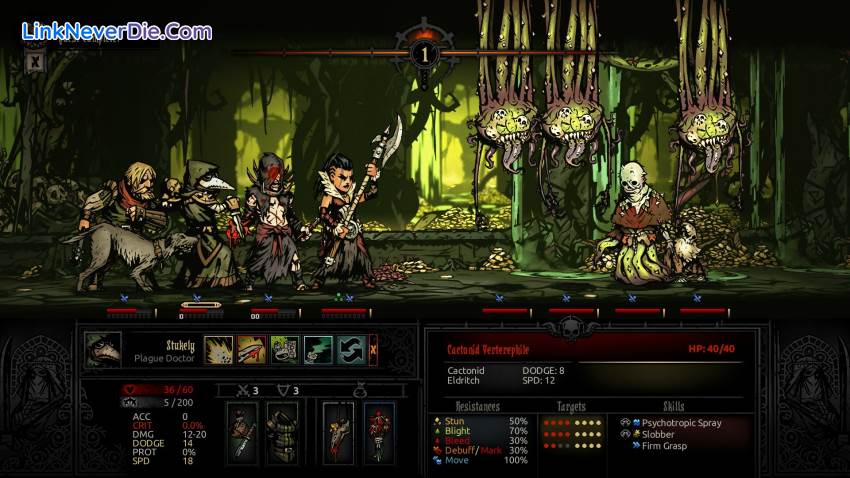Screen dimensions: 850x478
Task: Open the LinkNeverDie.Com watermark link
Action: pos(117,31)
